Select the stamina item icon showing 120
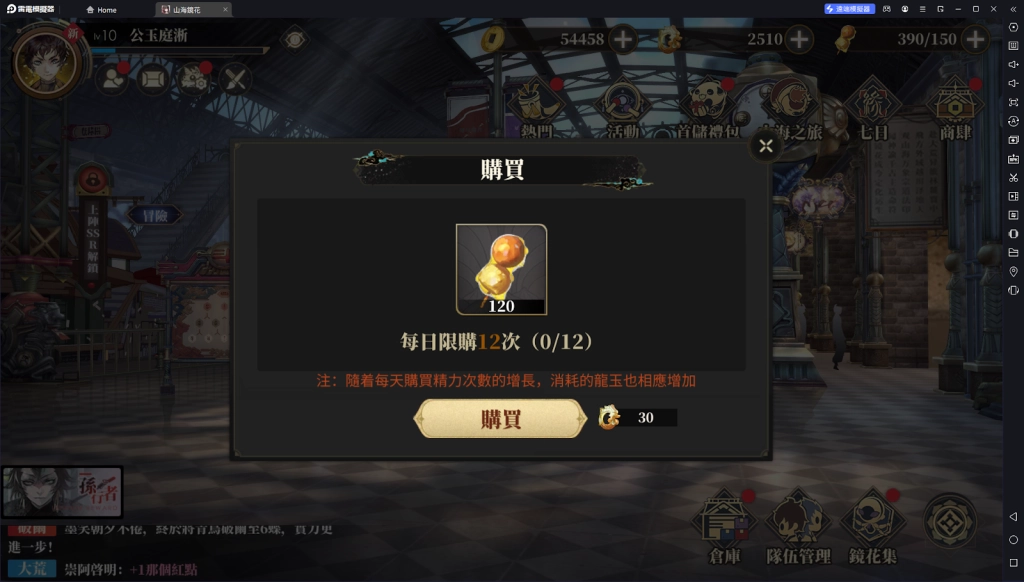 501,269
